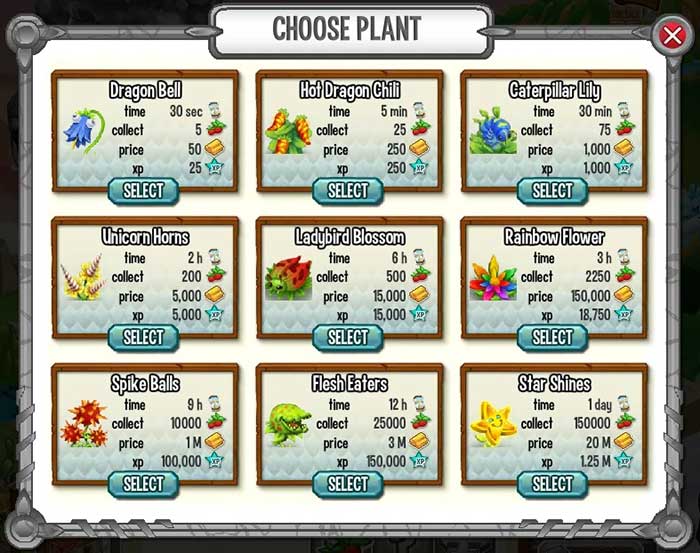Close the Choose Plant window
The width and height of the screenshot is (700, 553).
(x=672, y=36)
